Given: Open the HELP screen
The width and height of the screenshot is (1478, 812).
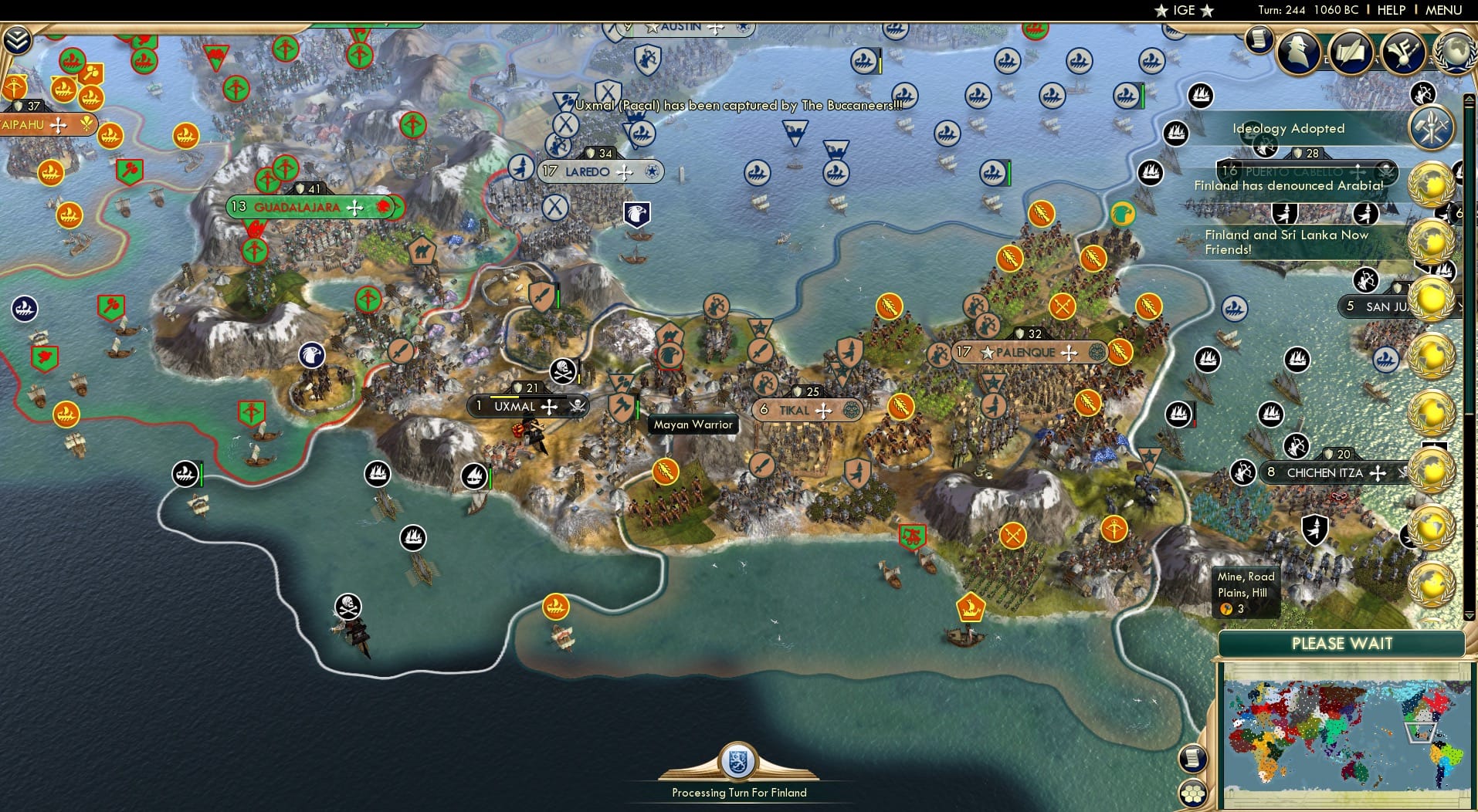Looking at the screenshot, I should coord(1389,10).
